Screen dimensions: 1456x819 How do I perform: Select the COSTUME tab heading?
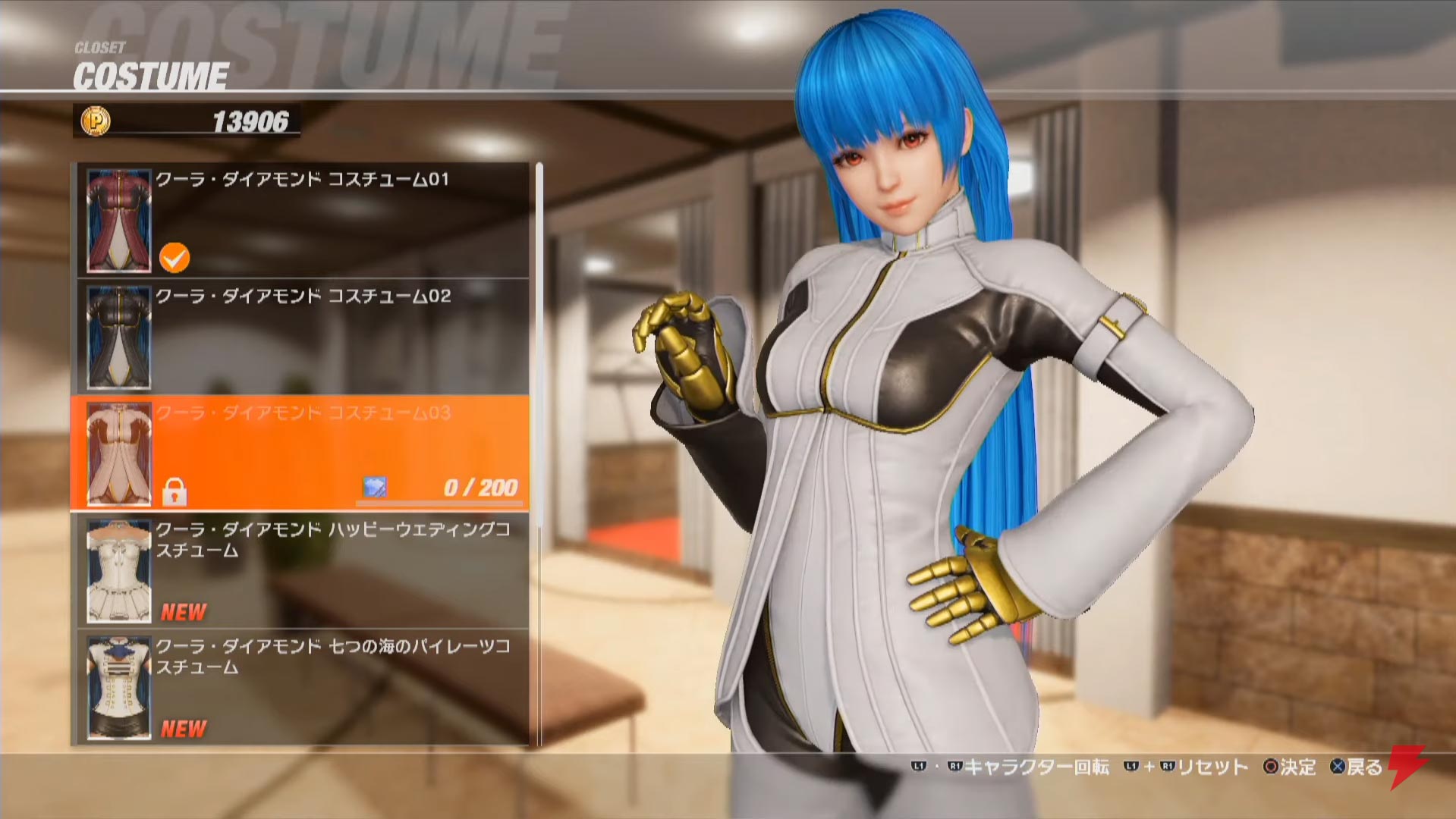[x=152, y=74]
